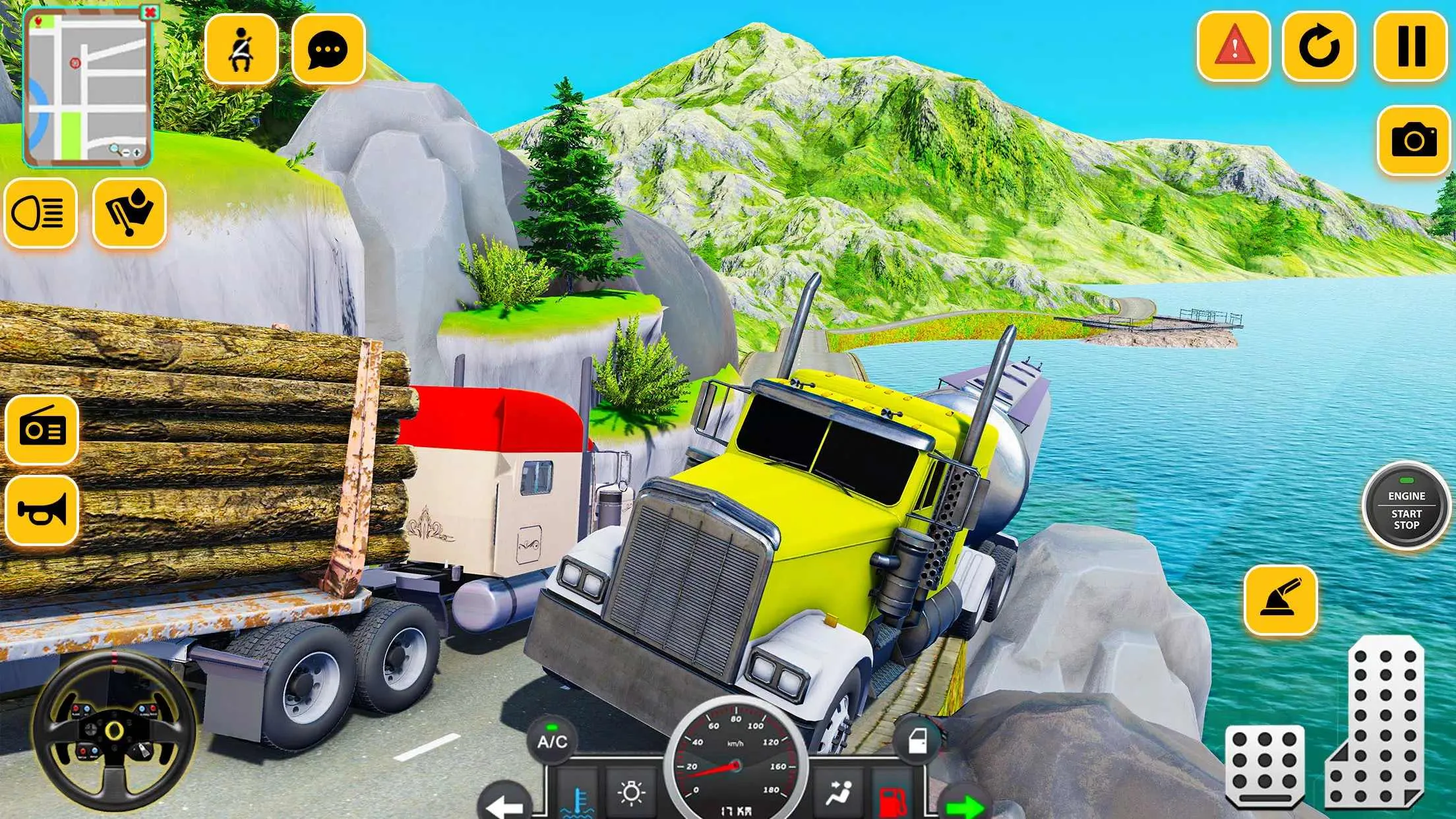Turn on the radio

(x=42, y=430)
